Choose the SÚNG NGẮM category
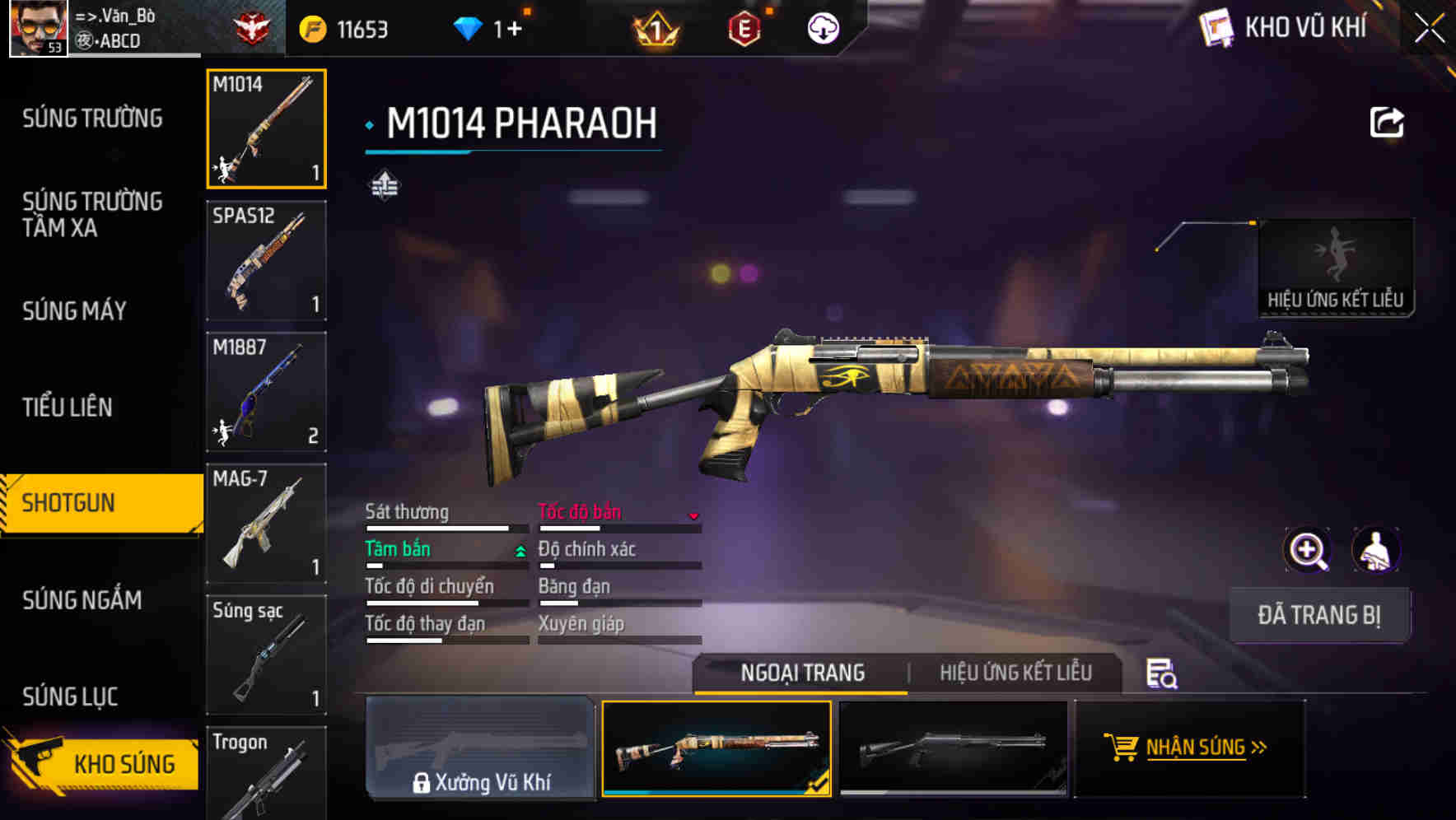 point(82,600)
